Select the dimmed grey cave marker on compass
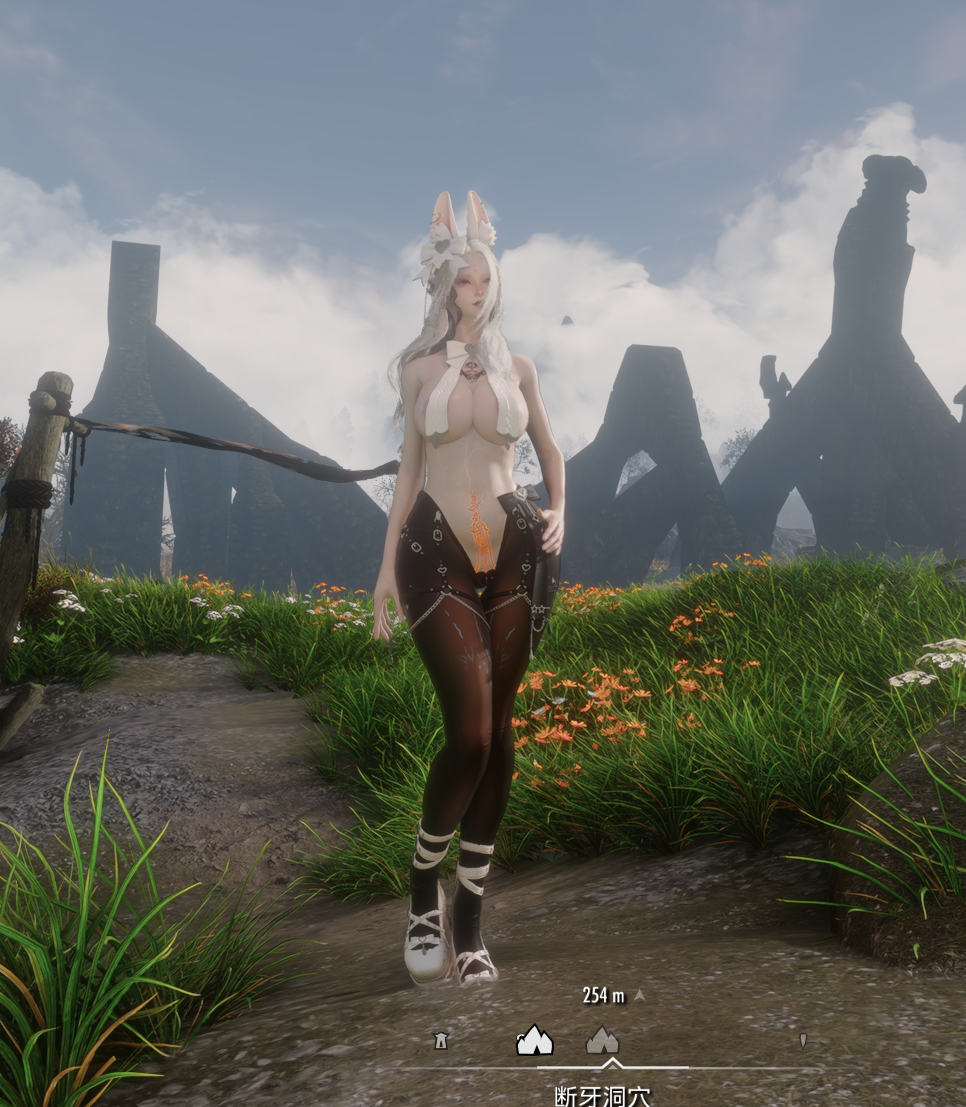 coord(601,1040)
